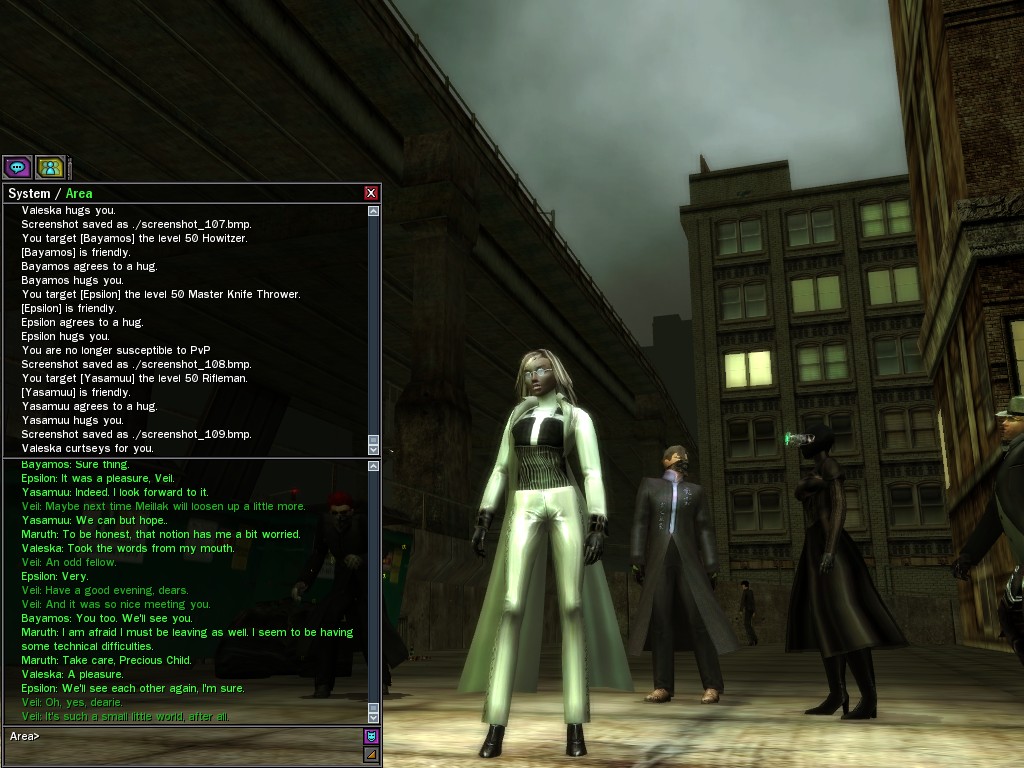
Task: Click the area chat scroll-down arrow
Action: (x=374, y=717)
